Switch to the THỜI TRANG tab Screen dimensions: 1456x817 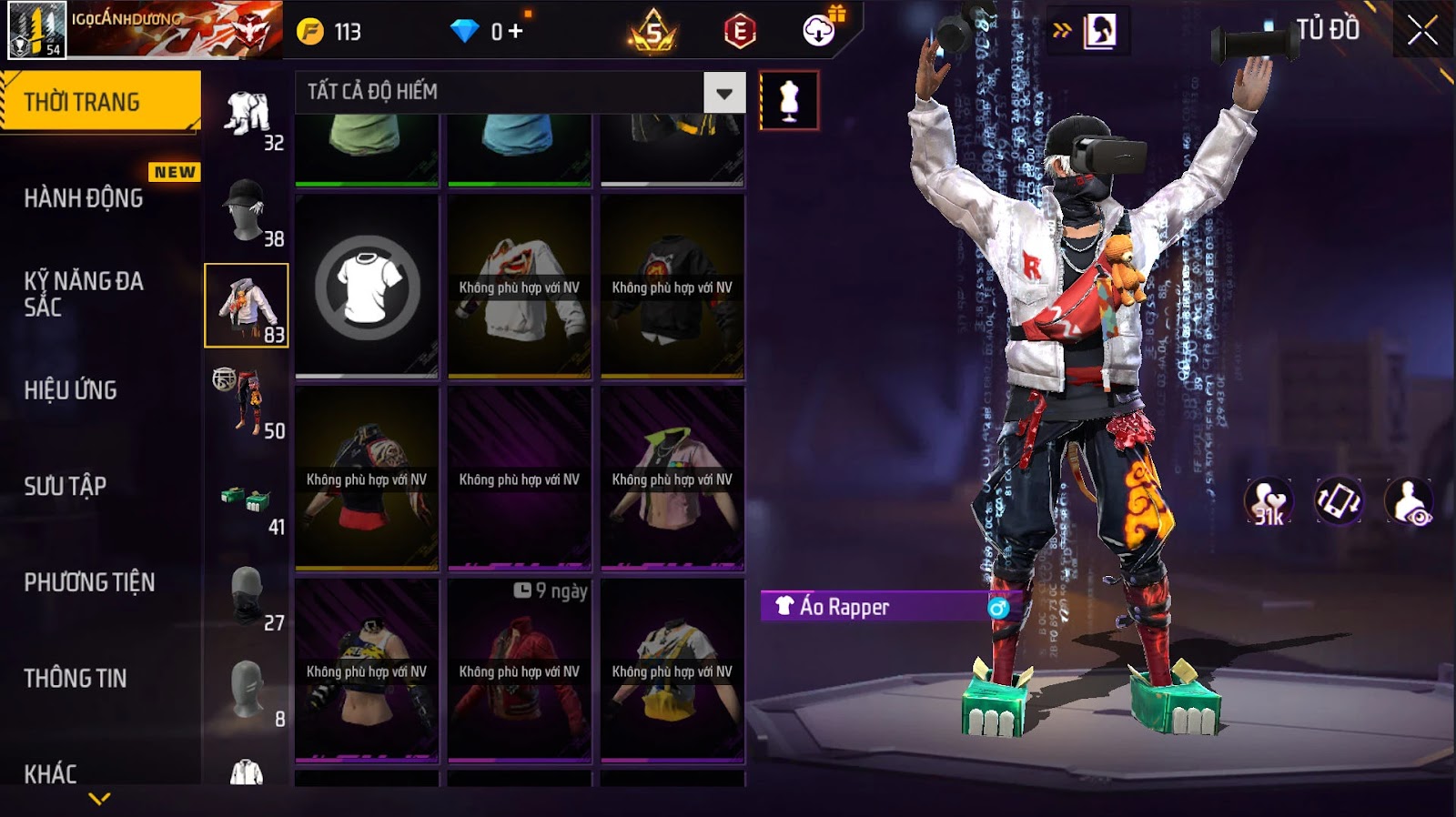[x=100, y=102]
